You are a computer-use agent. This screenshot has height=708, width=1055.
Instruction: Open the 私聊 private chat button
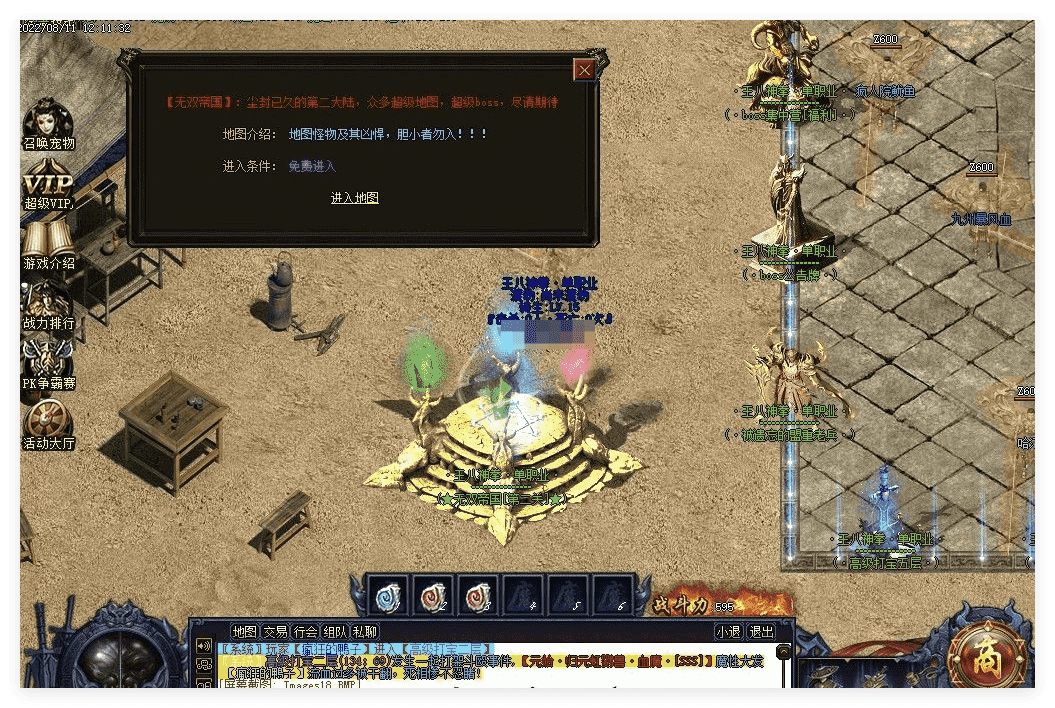pyautogui.click(x=365, y=632)
